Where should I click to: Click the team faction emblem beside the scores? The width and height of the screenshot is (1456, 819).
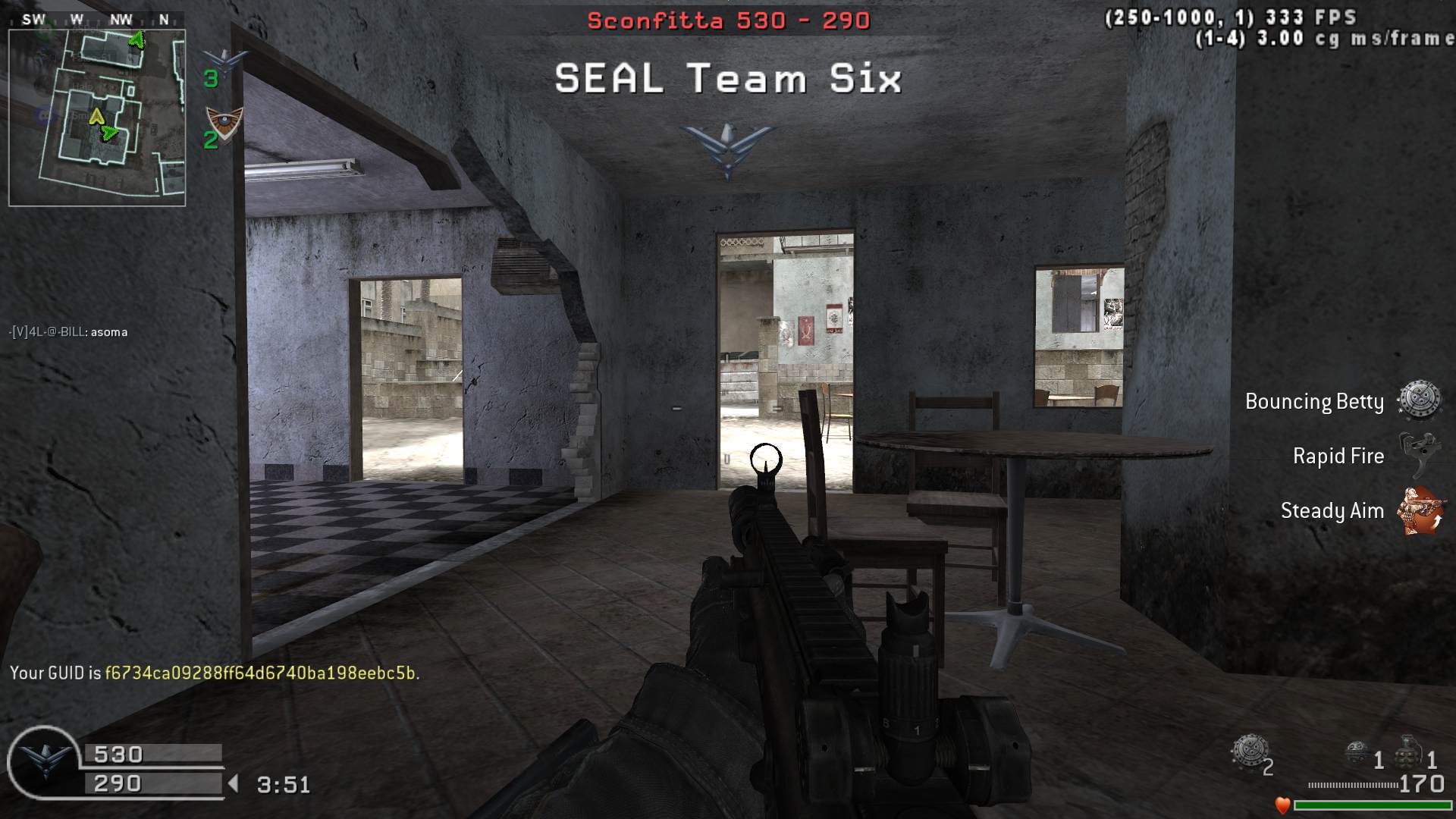pyautogui.click(x=44, y=761)
